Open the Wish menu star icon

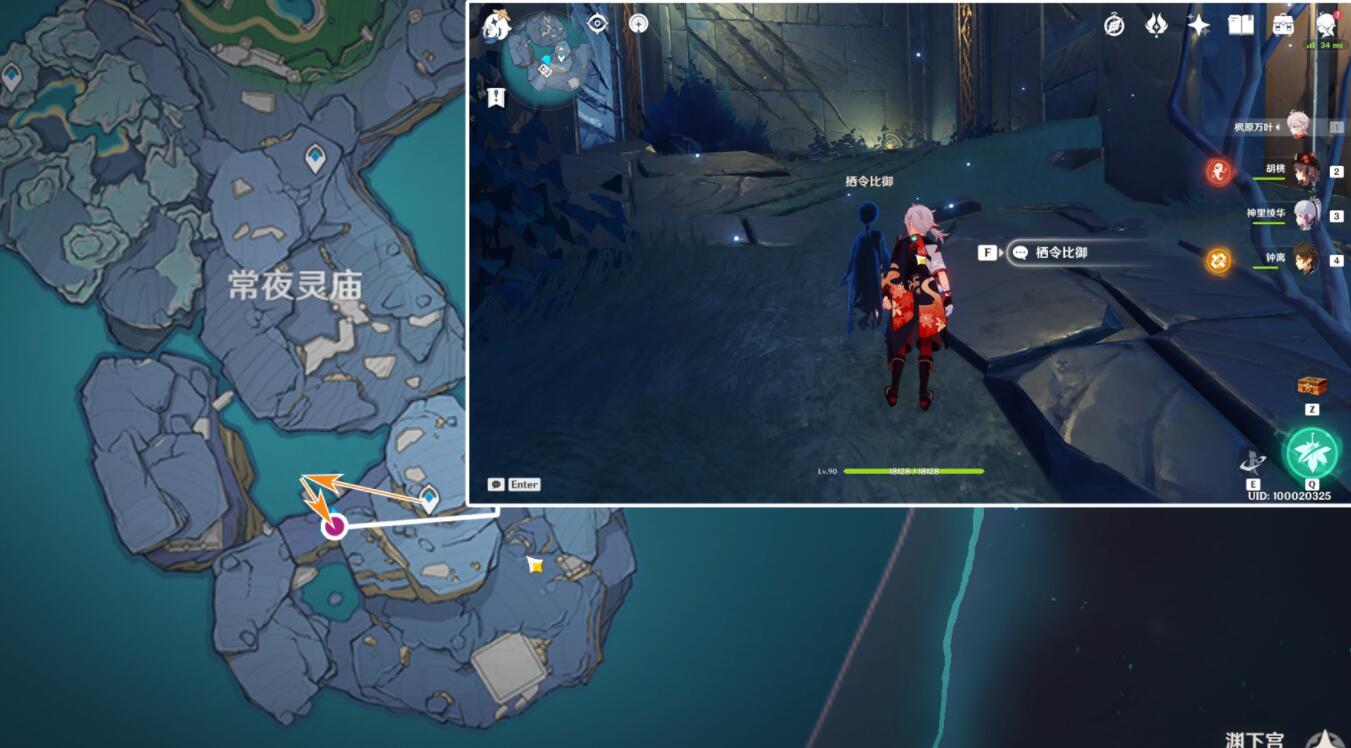coord(1199,25)
